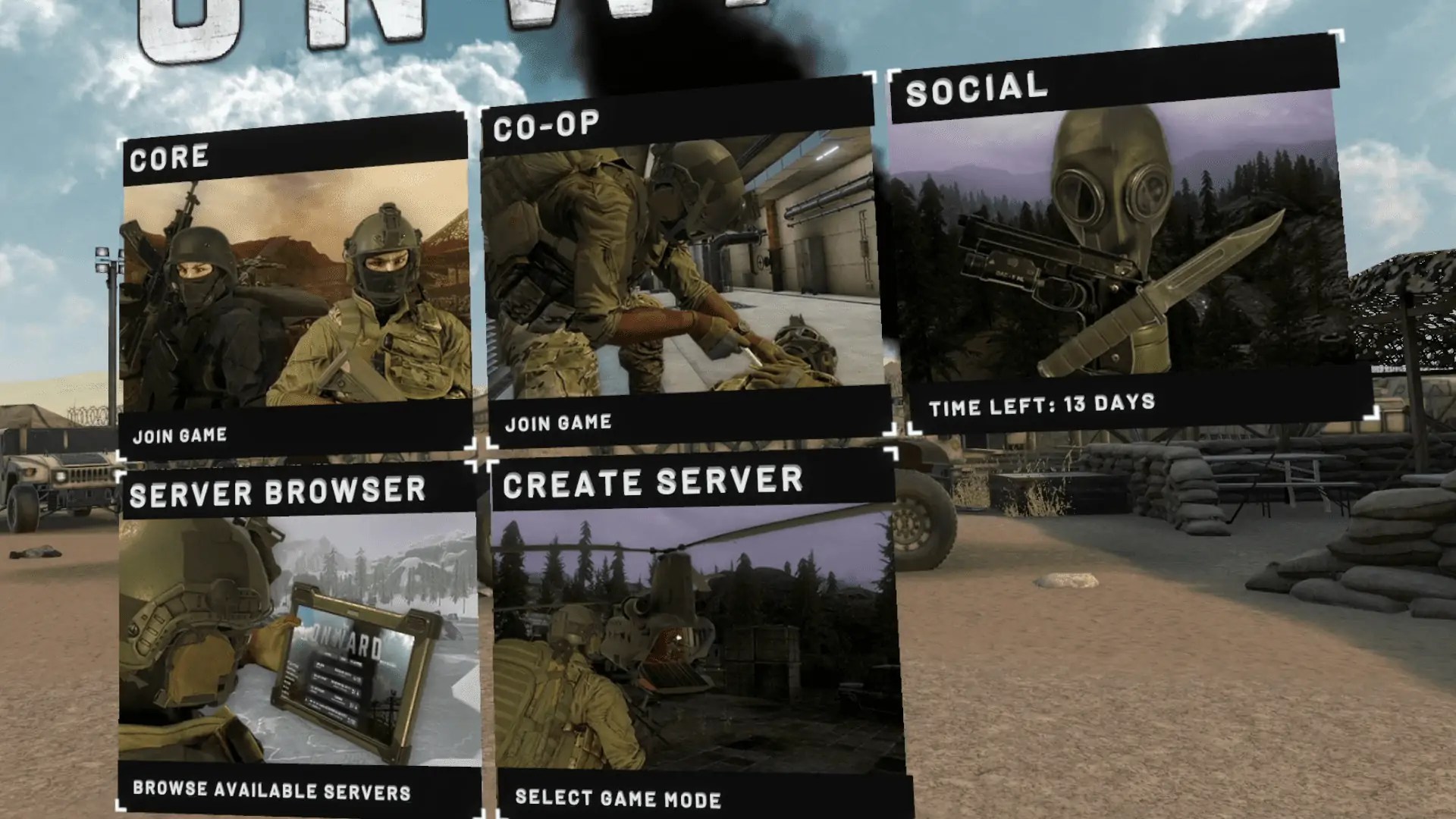Open the Server Browser panel
1456x819 pixels.
pyautogui.click(x=296, y=637)
